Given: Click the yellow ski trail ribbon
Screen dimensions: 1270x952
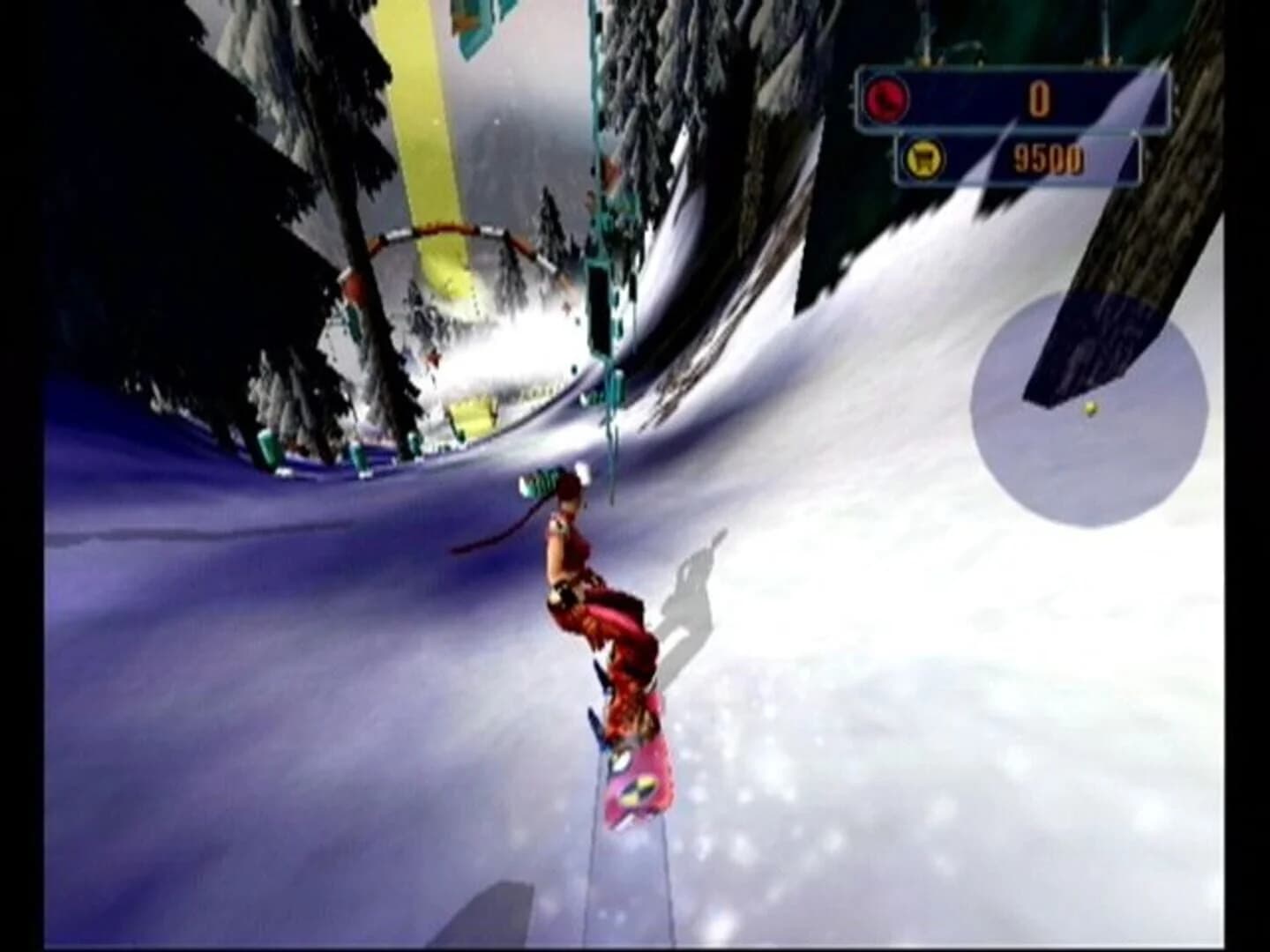Looking at the screenshot, I should pyautogui.click(x=423, y=132).
